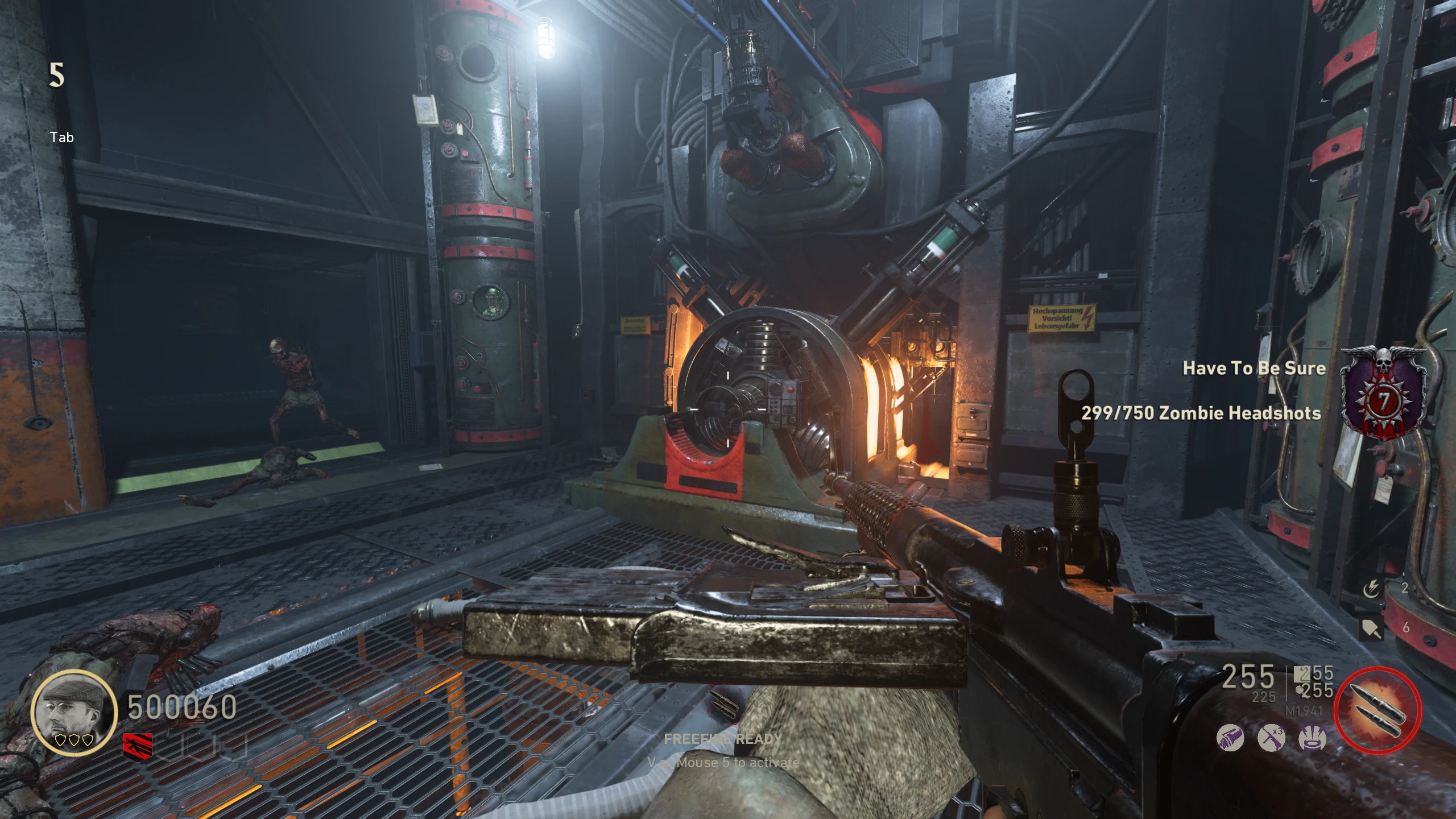Click the x3 weapon mod icon
The height and width of the screenshot is (819, 1456).
pos(1271,738)
